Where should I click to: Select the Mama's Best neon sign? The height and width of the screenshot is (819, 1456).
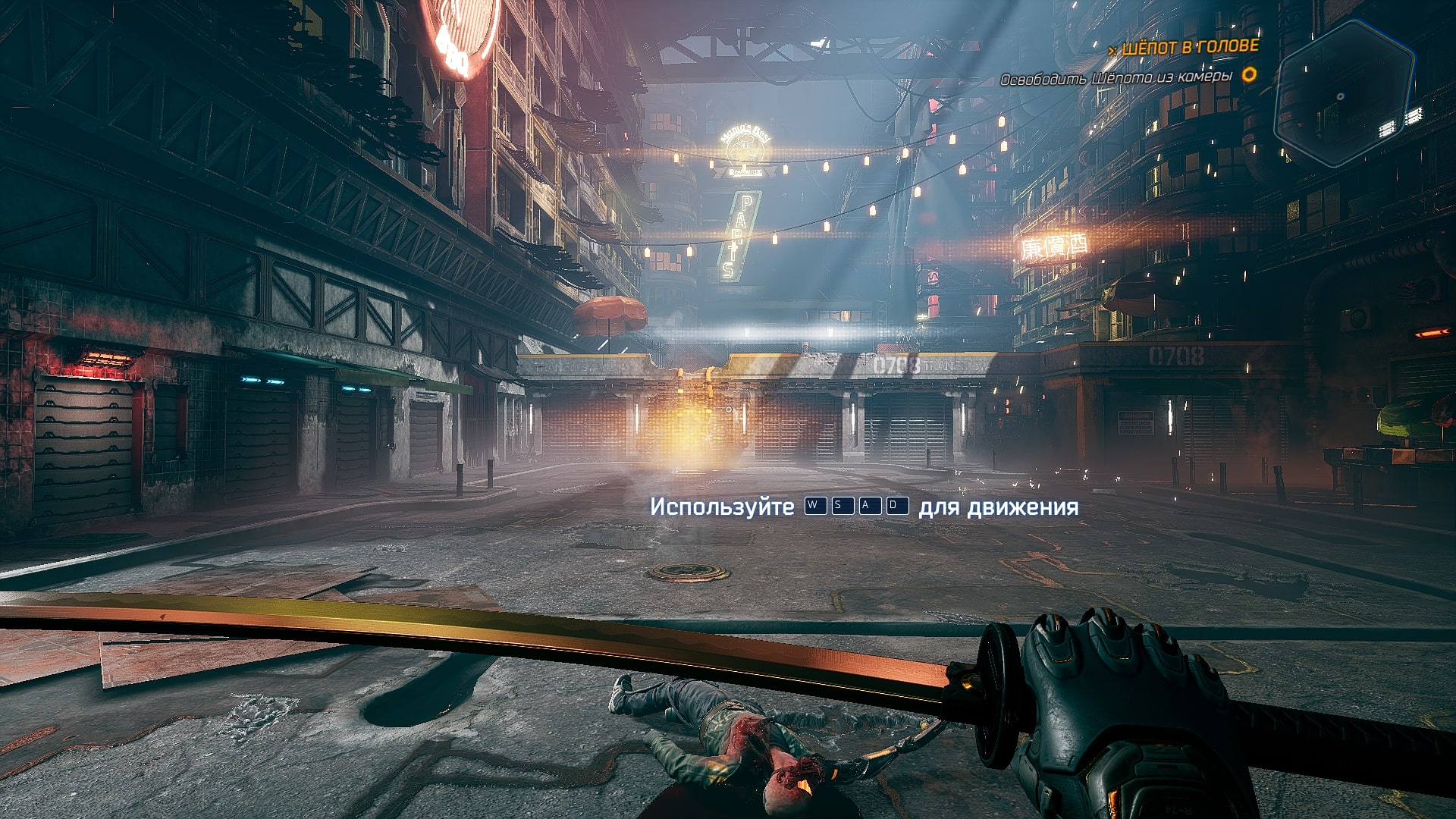pyautogui.click(x=745, y=148)
